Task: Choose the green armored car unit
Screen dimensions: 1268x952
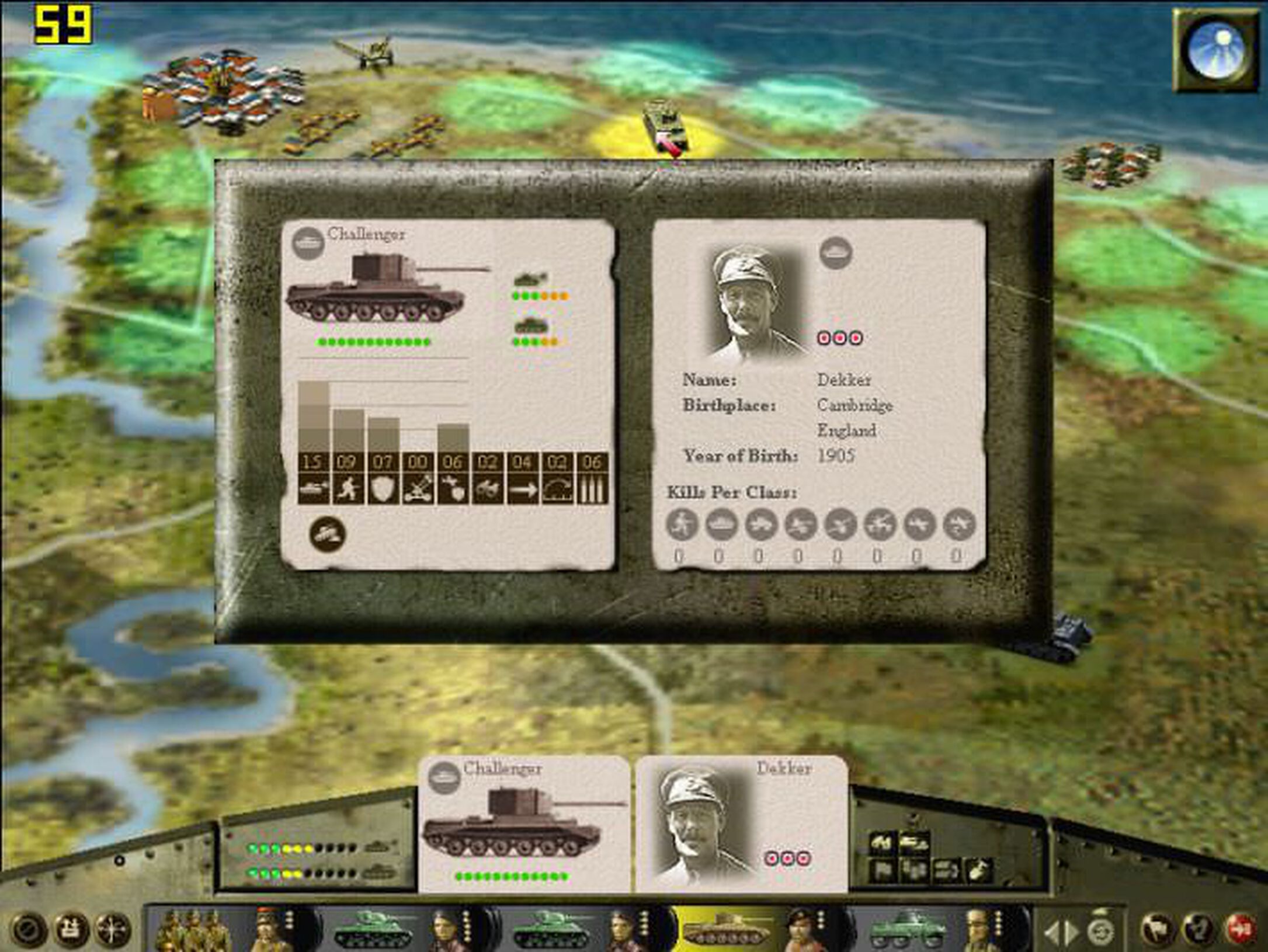Action: [906, 929]
